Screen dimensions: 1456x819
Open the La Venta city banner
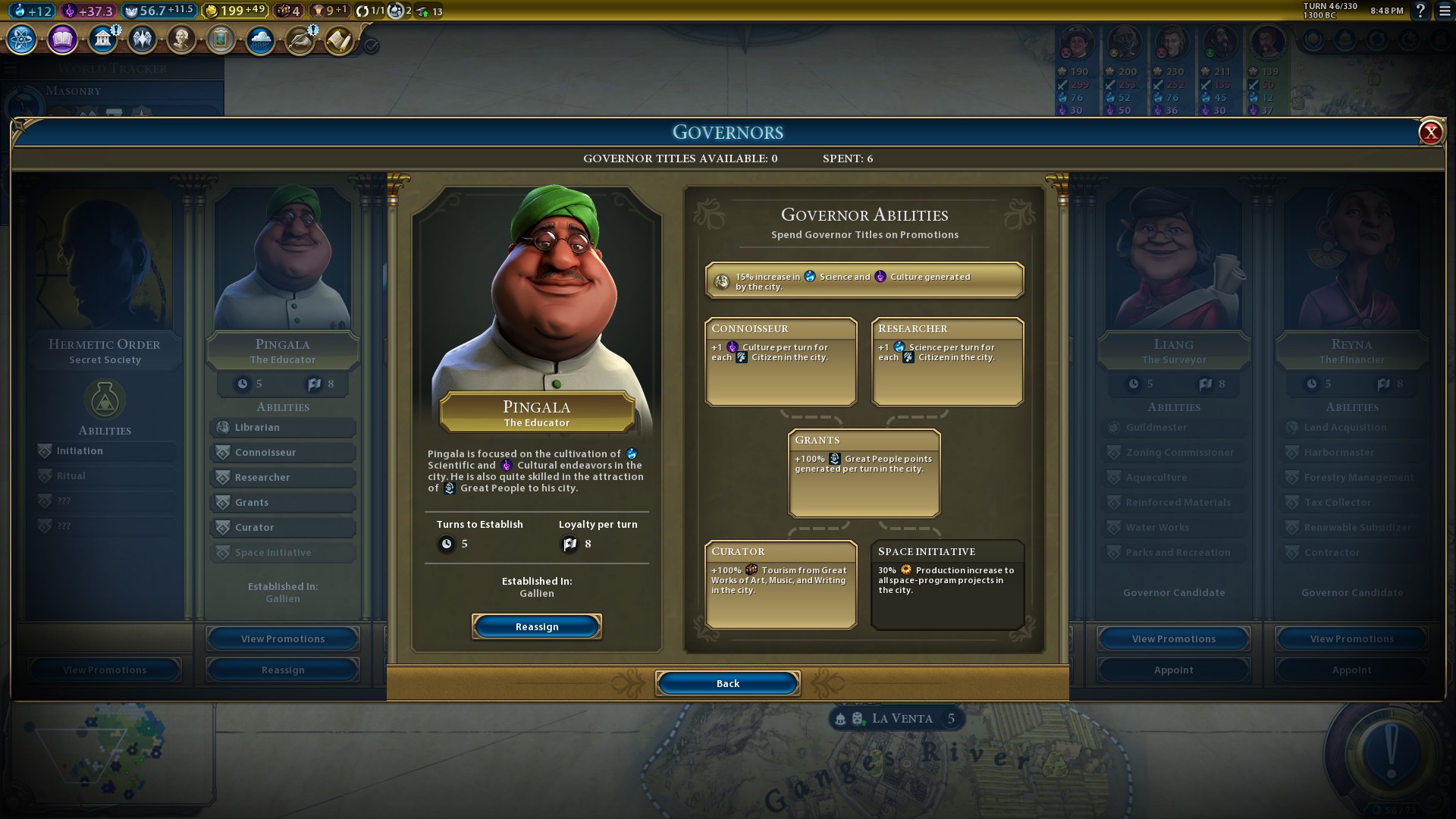click(x=901, y=718)
